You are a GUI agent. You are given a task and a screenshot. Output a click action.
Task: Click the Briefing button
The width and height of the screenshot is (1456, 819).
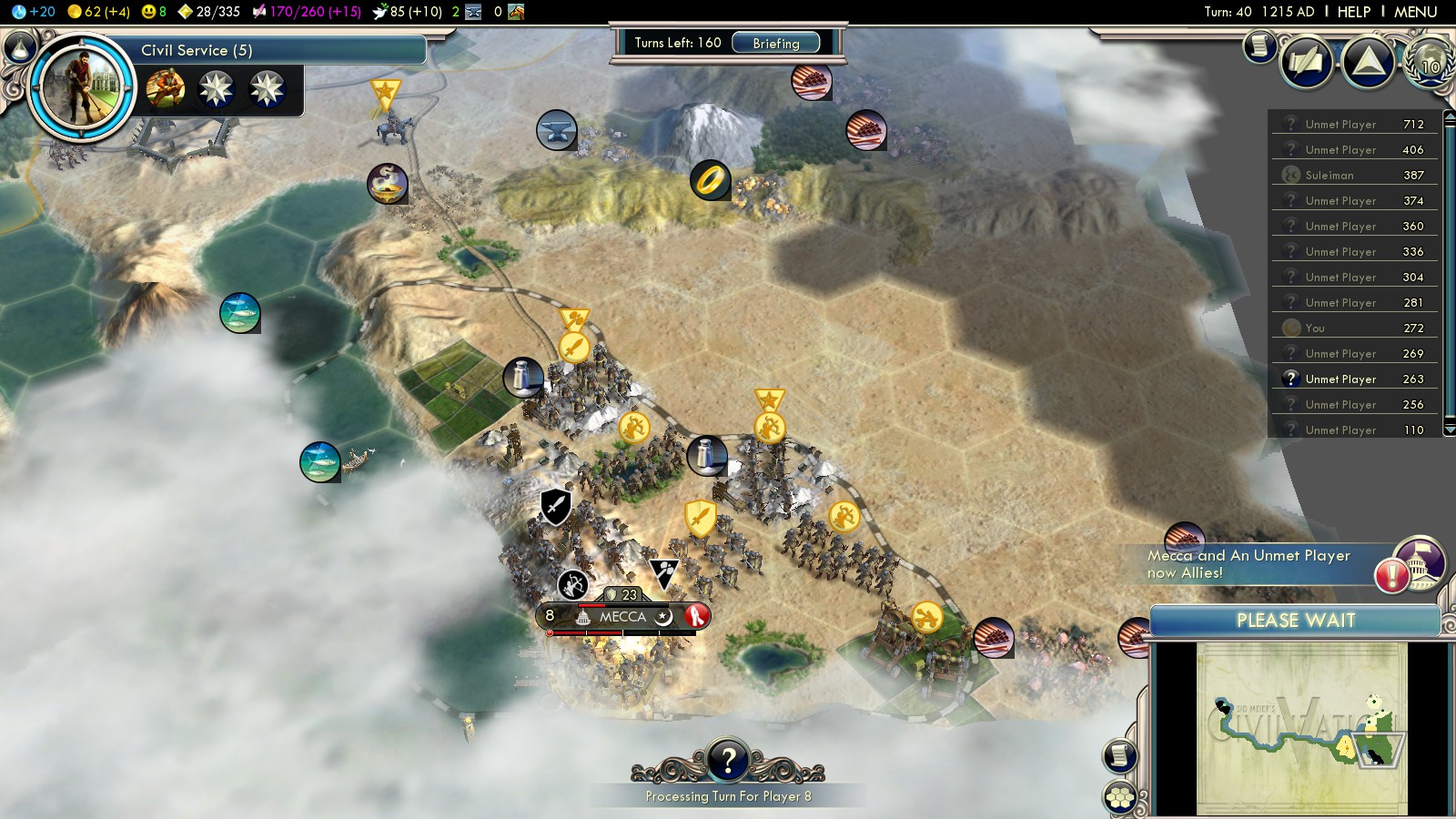point(775,43)
